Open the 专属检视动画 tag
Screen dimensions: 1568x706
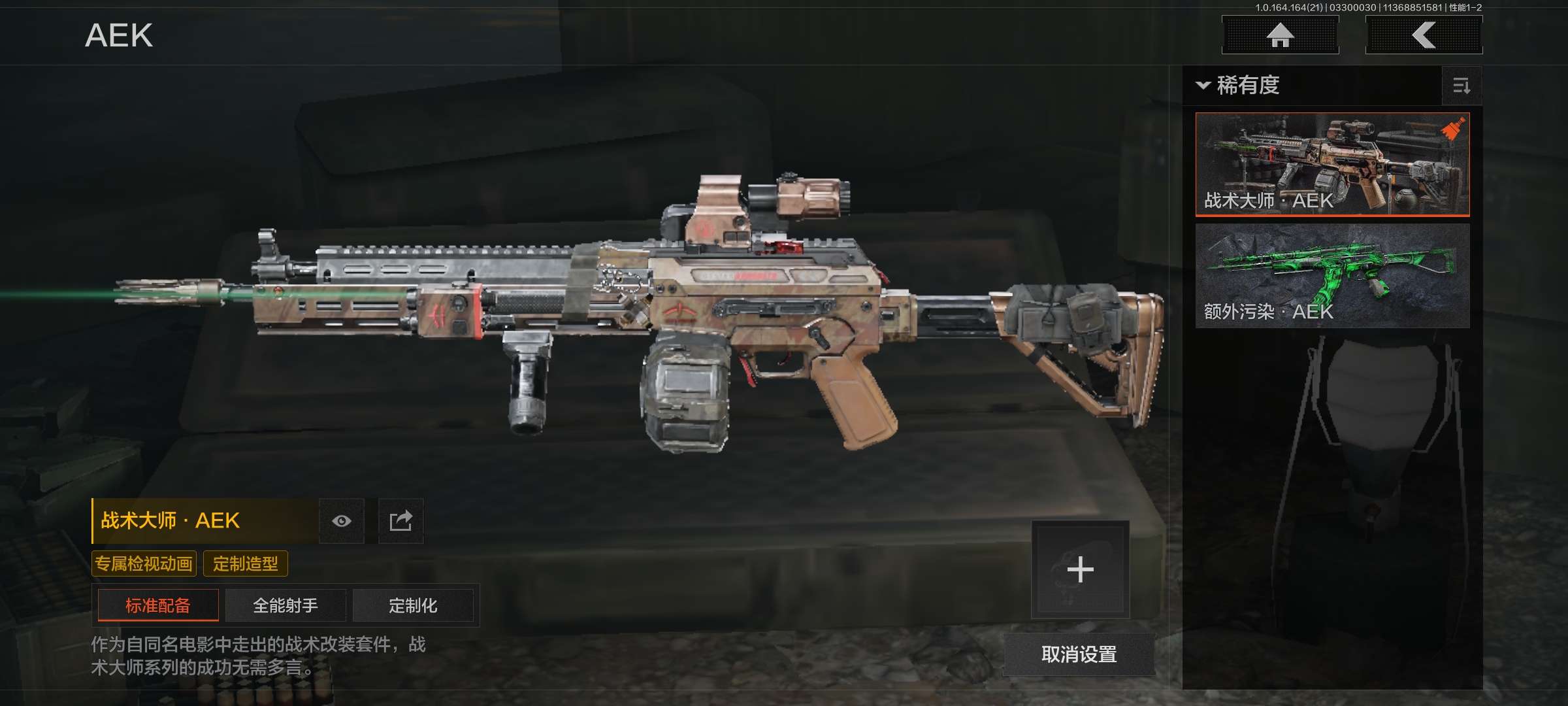click(144, 563)
